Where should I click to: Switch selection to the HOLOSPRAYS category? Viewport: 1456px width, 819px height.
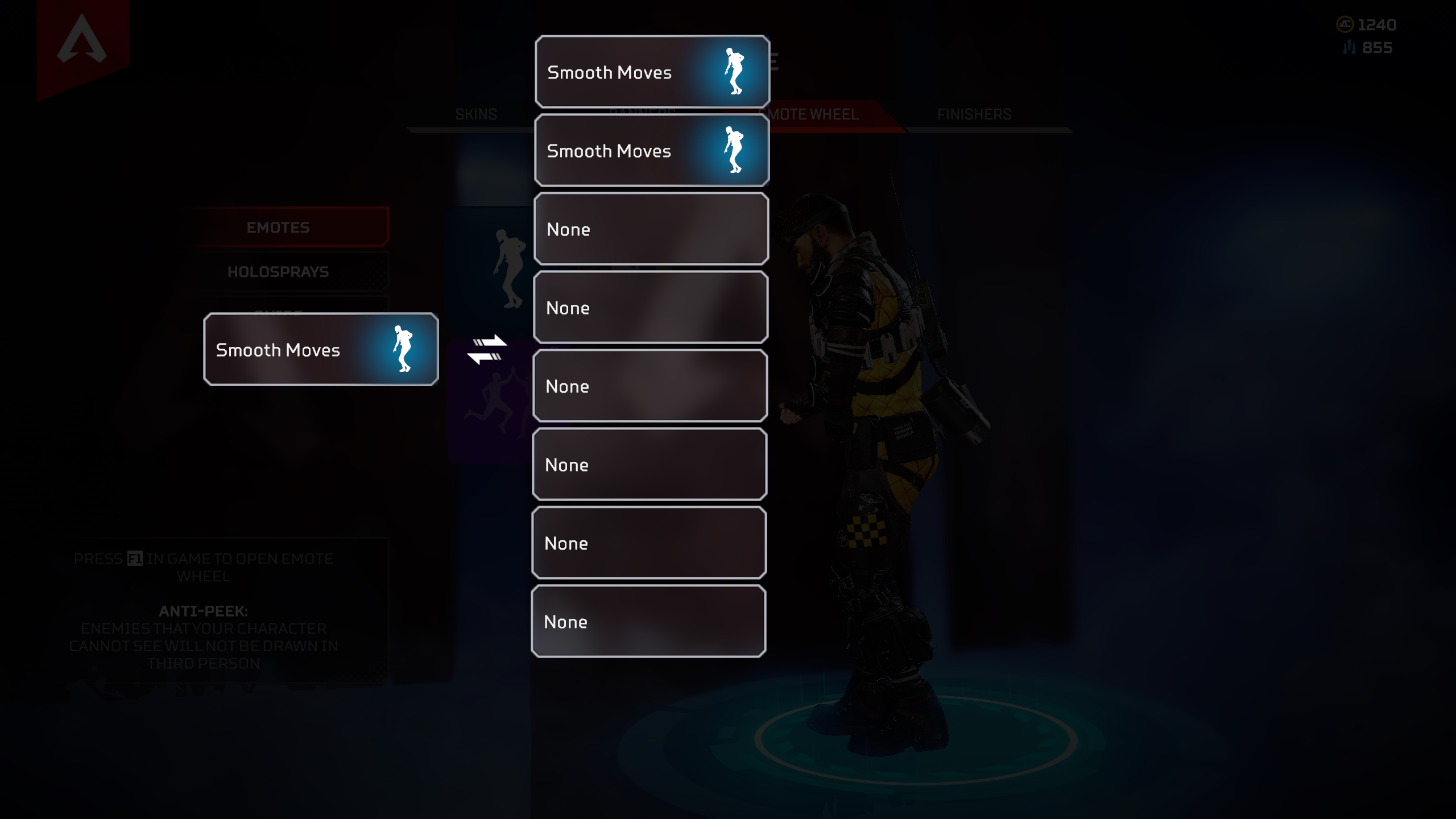[x=279, y=271]
